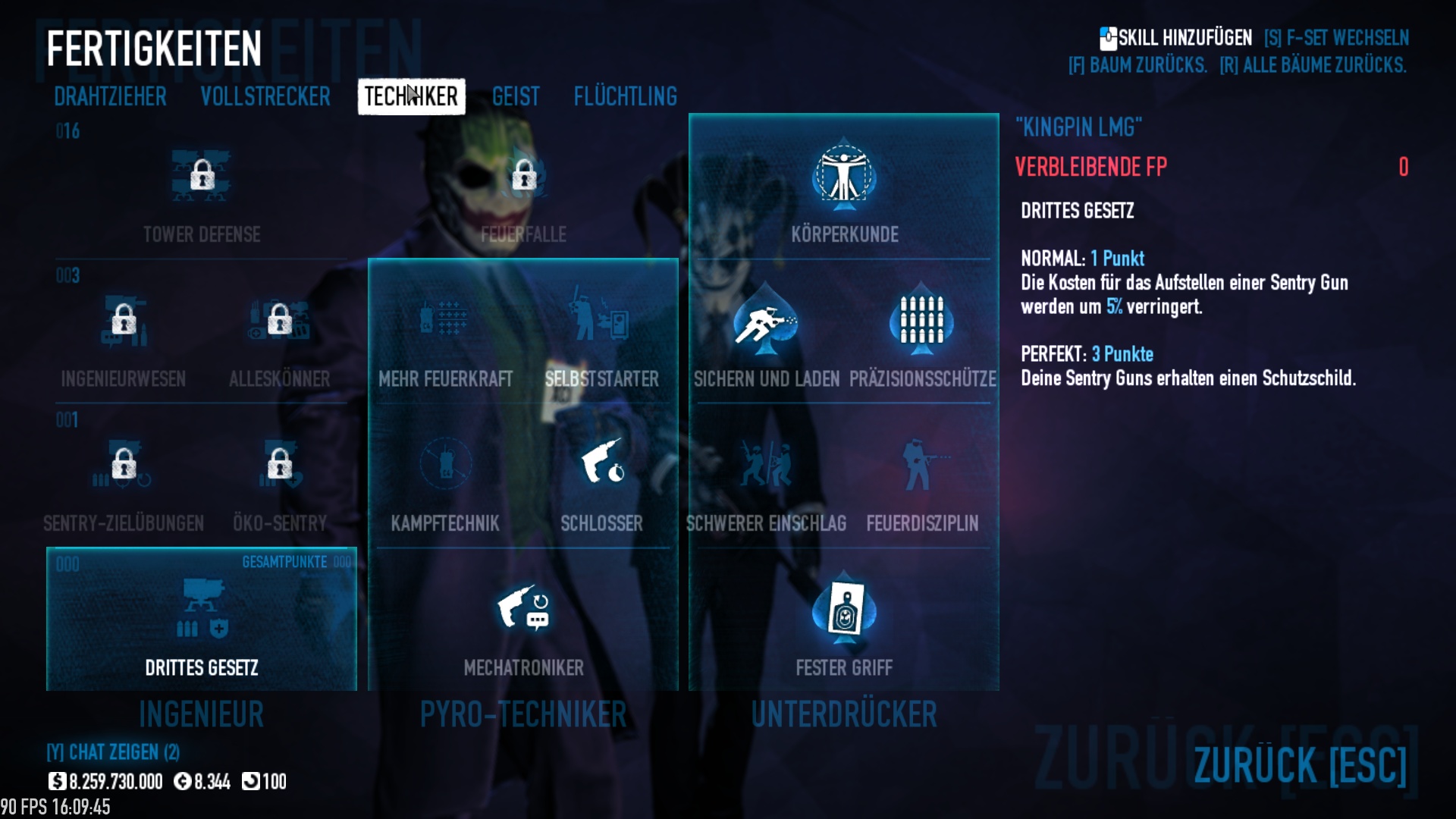The height and width of the screenshot is (819, 1456).
Task: Switch to the Drahtzieher skill tab
Action: click(x=110, y=96)
